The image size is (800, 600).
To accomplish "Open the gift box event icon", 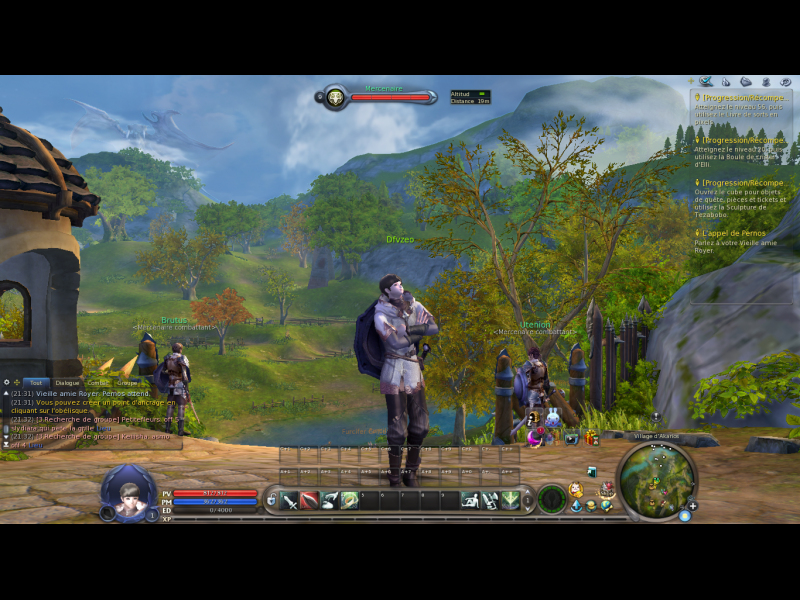I will 591,437.
